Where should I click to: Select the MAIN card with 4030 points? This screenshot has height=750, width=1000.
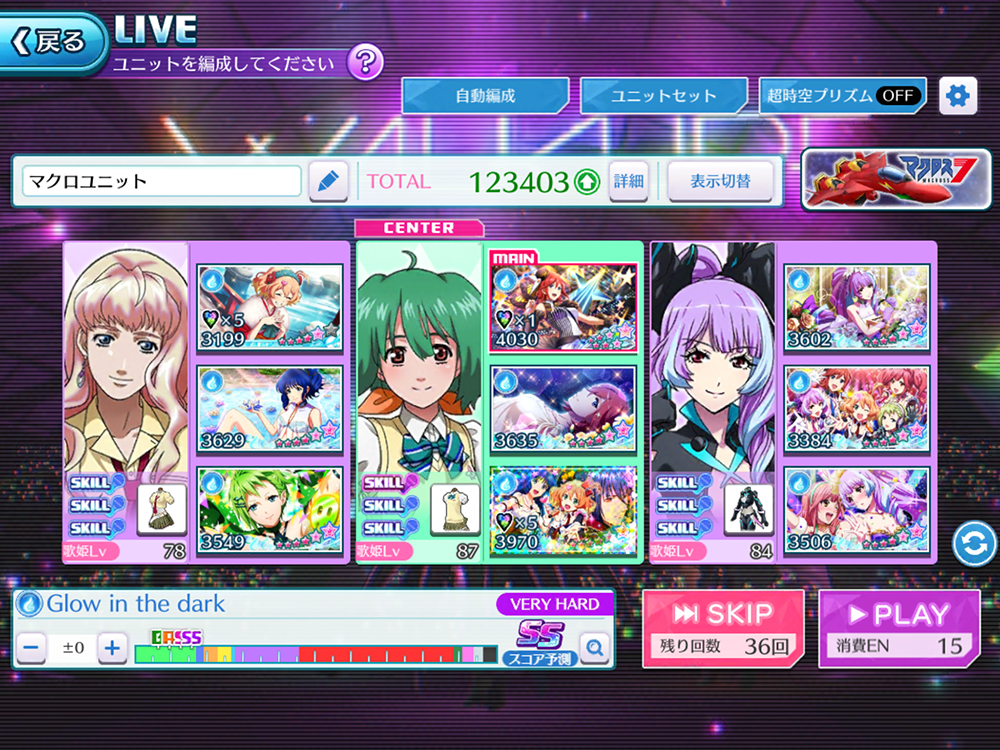coord(563,307)
